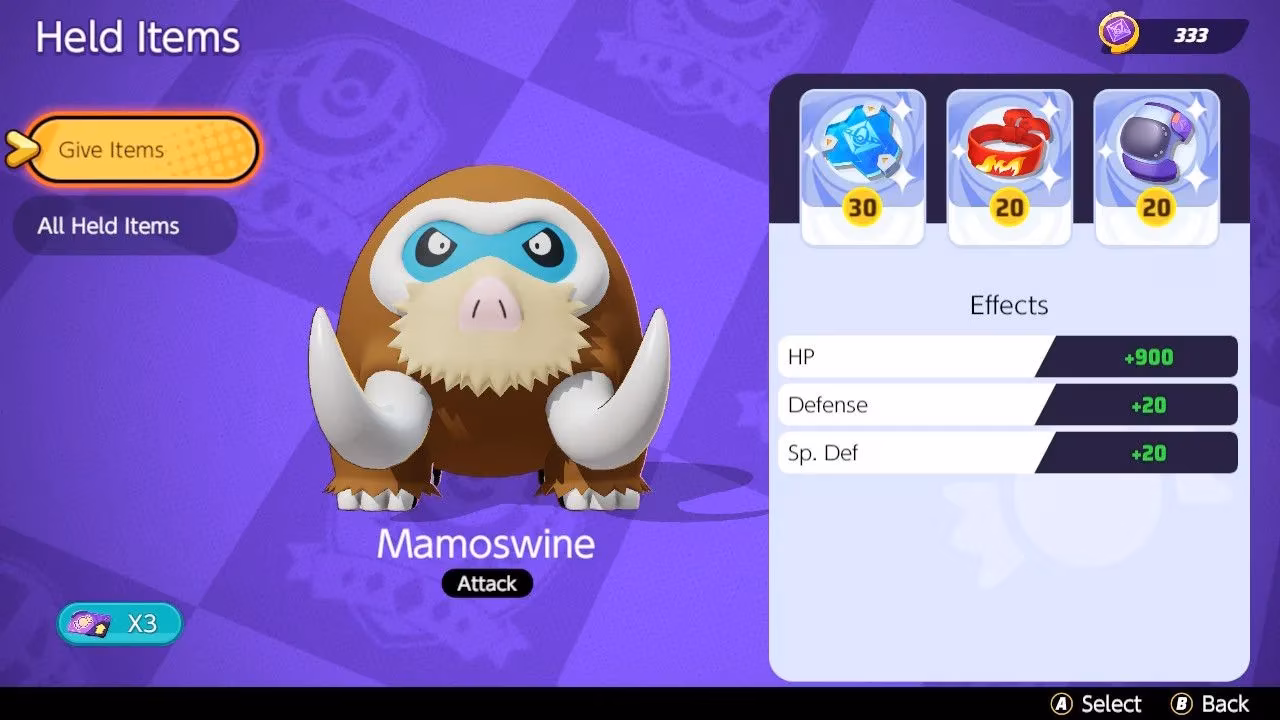Click the Sp. Def +20 stat row
The image size is (1280, 720).
pos(1007,452)
